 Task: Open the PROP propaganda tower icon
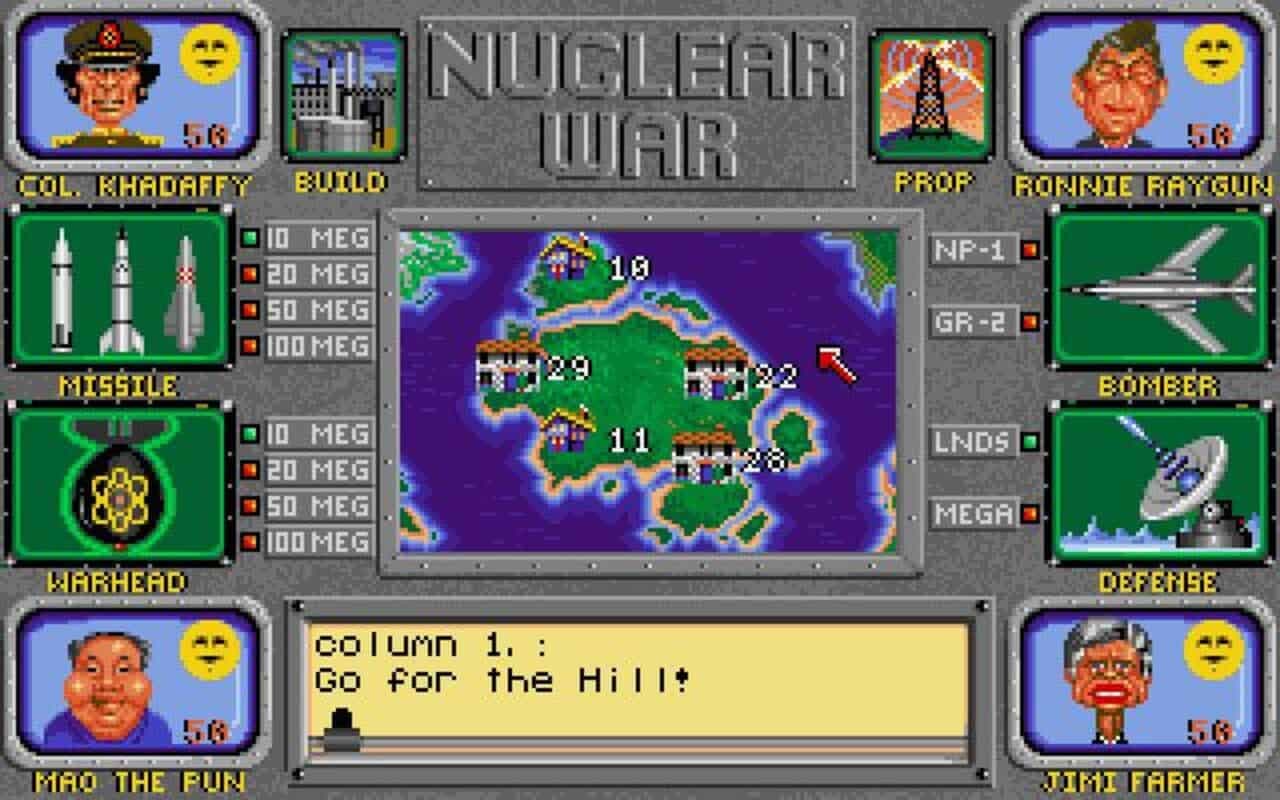click(x=932, y=95)
